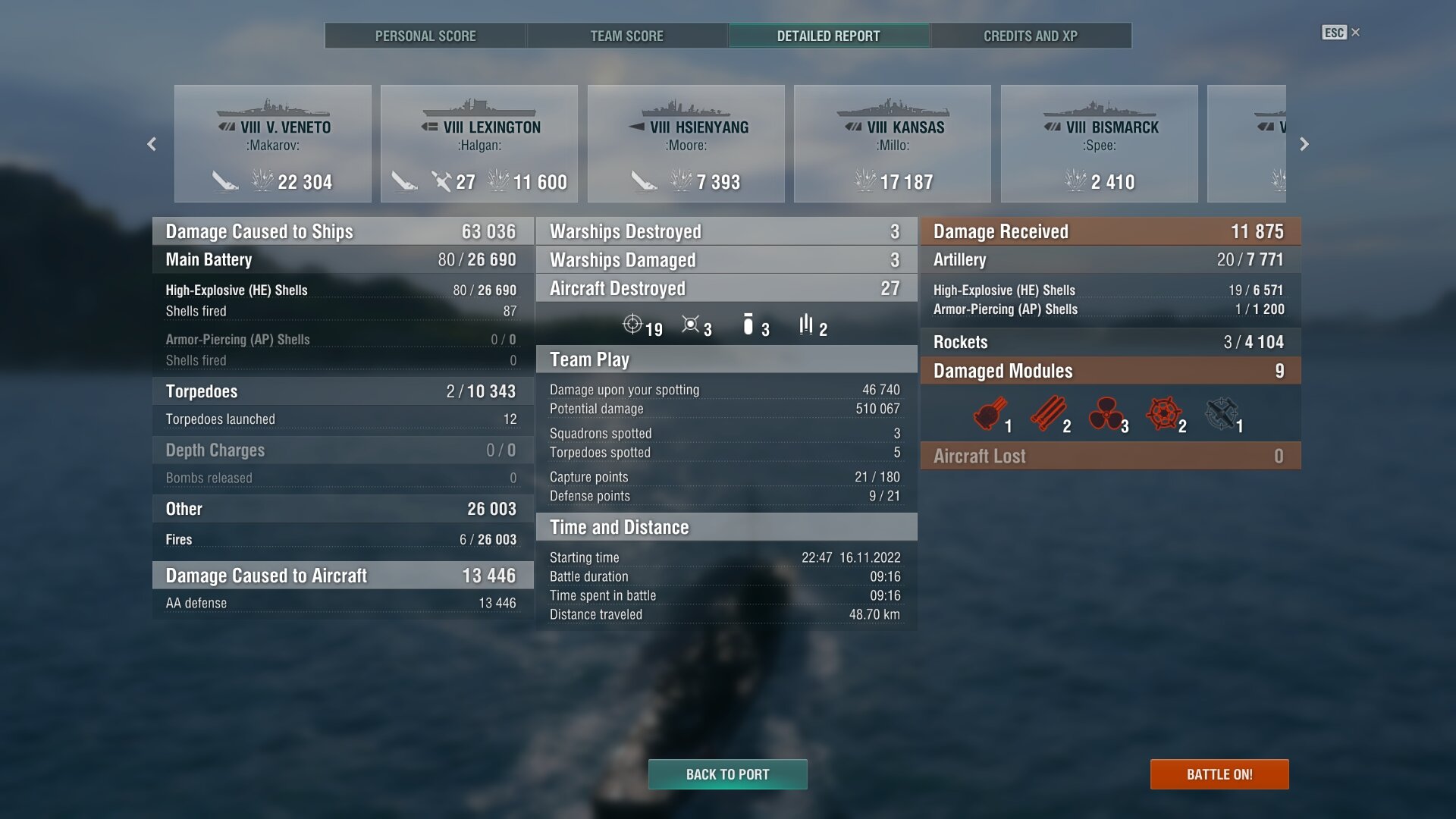
Task: Switch to the Personal Score tab
Action: click(x=425, y=36)
